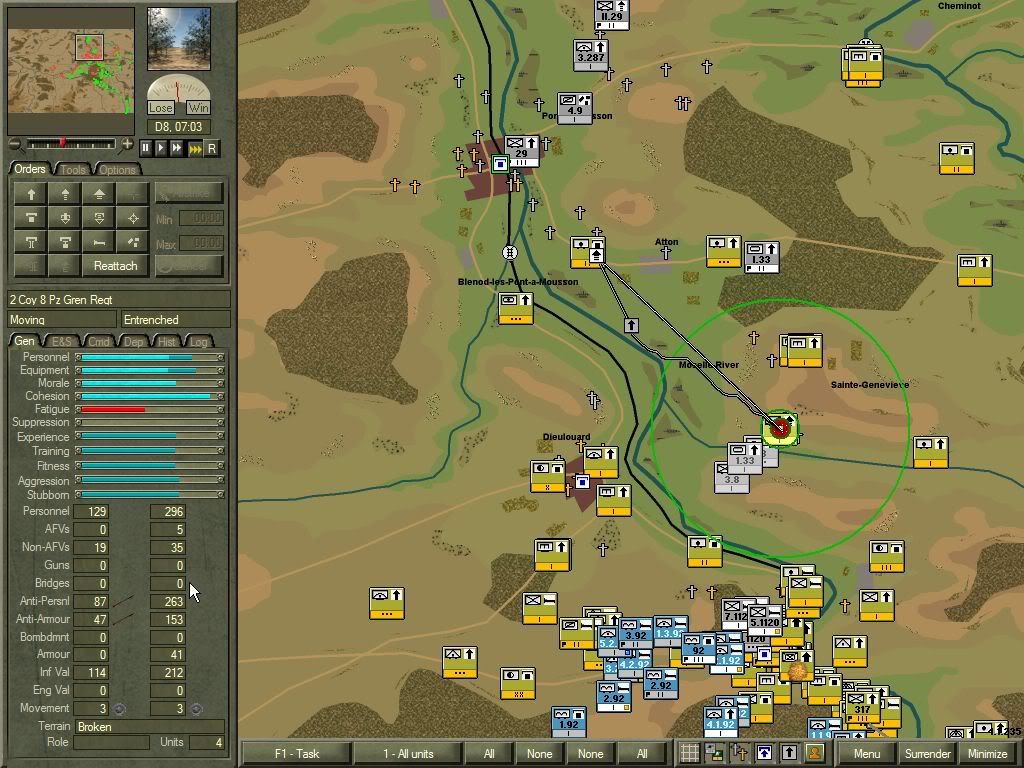The width and height of the screenshot is (1024, 768).
Task: Minimize the game window
Action: pos(987,754)
